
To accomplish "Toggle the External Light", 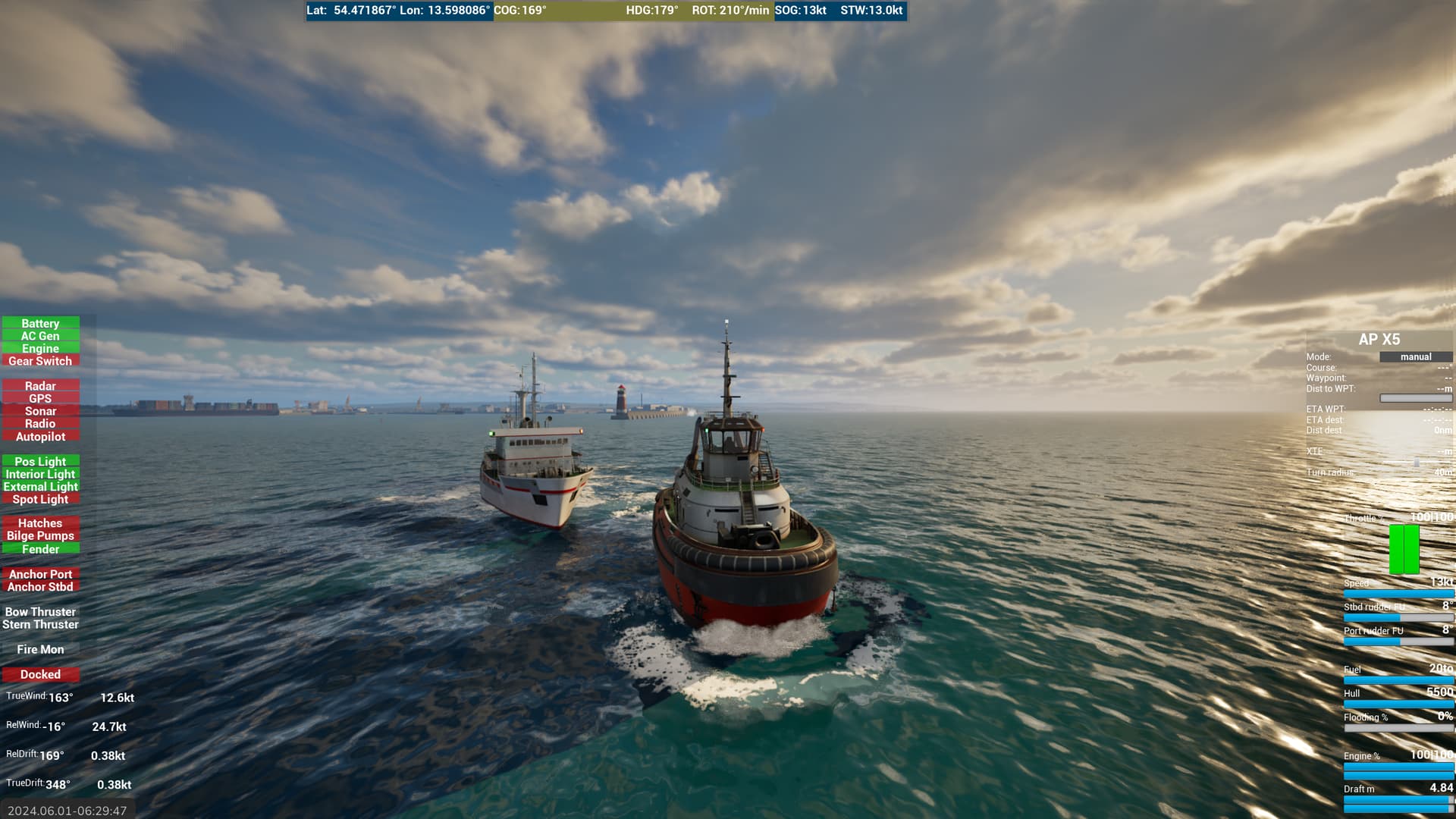I will 40,487.
